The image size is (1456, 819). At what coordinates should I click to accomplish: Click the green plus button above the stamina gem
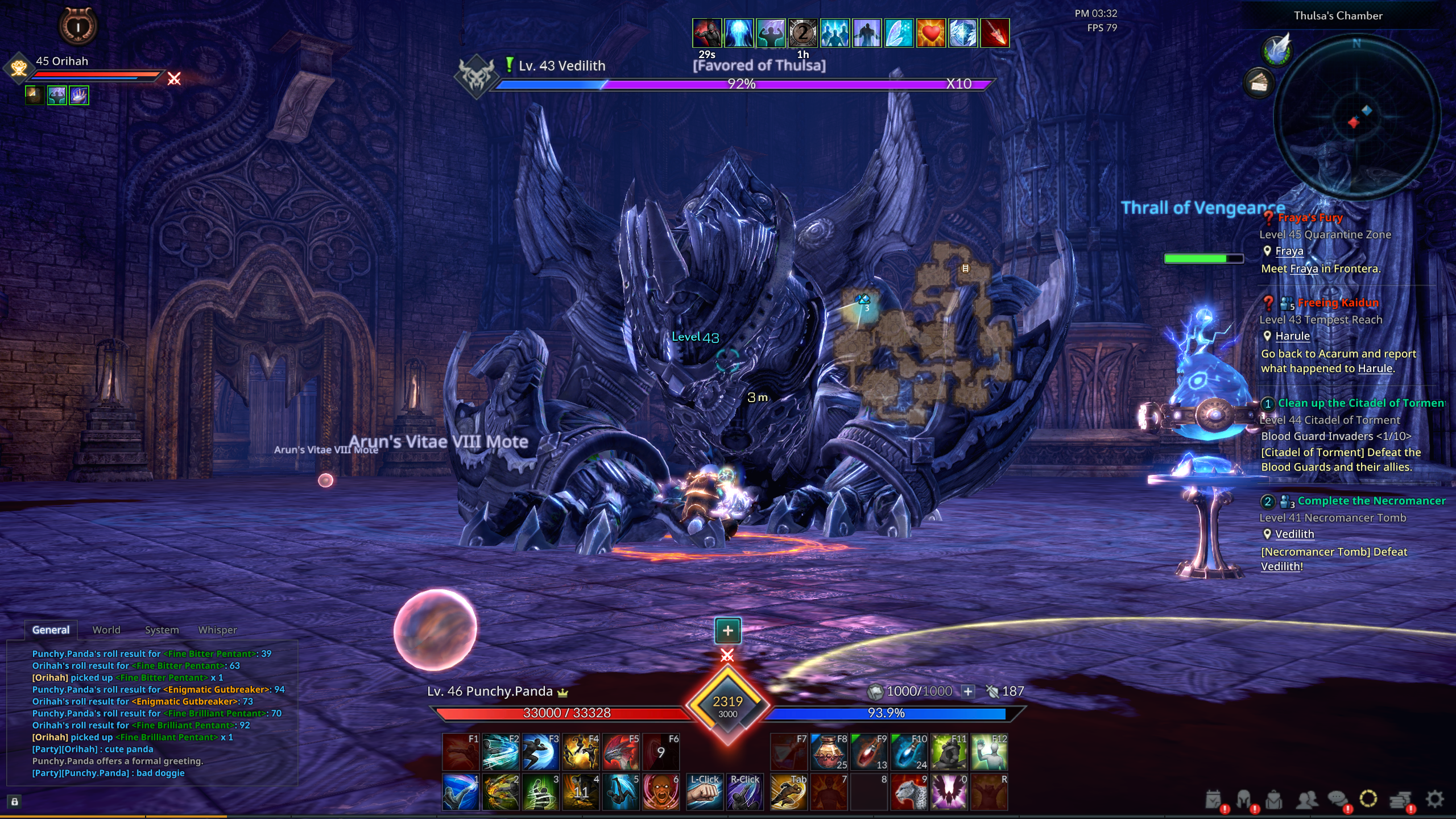[x=727, y=630]
